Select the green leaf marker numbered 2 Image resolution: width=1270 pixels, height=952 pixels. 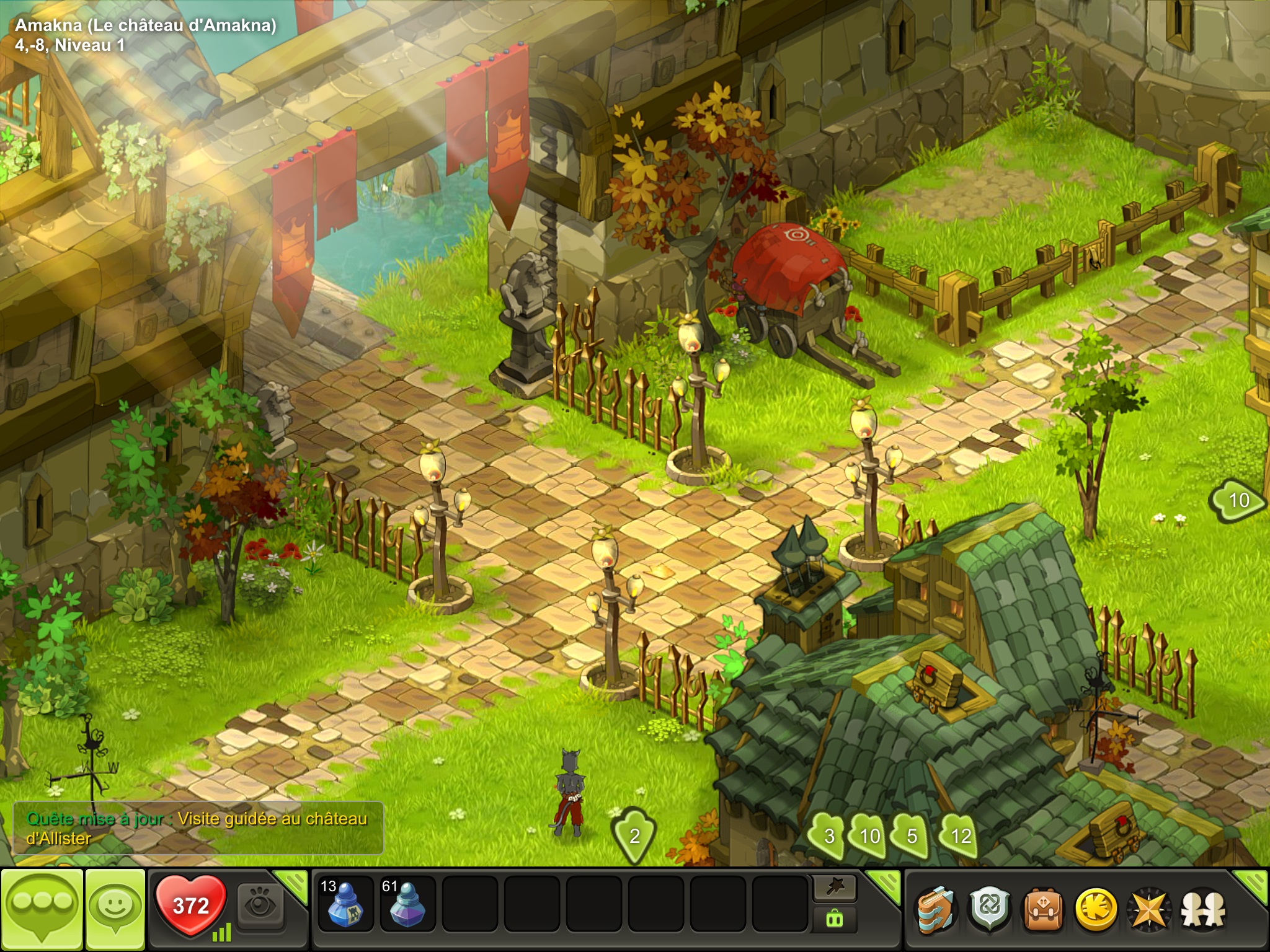point(634,835)
